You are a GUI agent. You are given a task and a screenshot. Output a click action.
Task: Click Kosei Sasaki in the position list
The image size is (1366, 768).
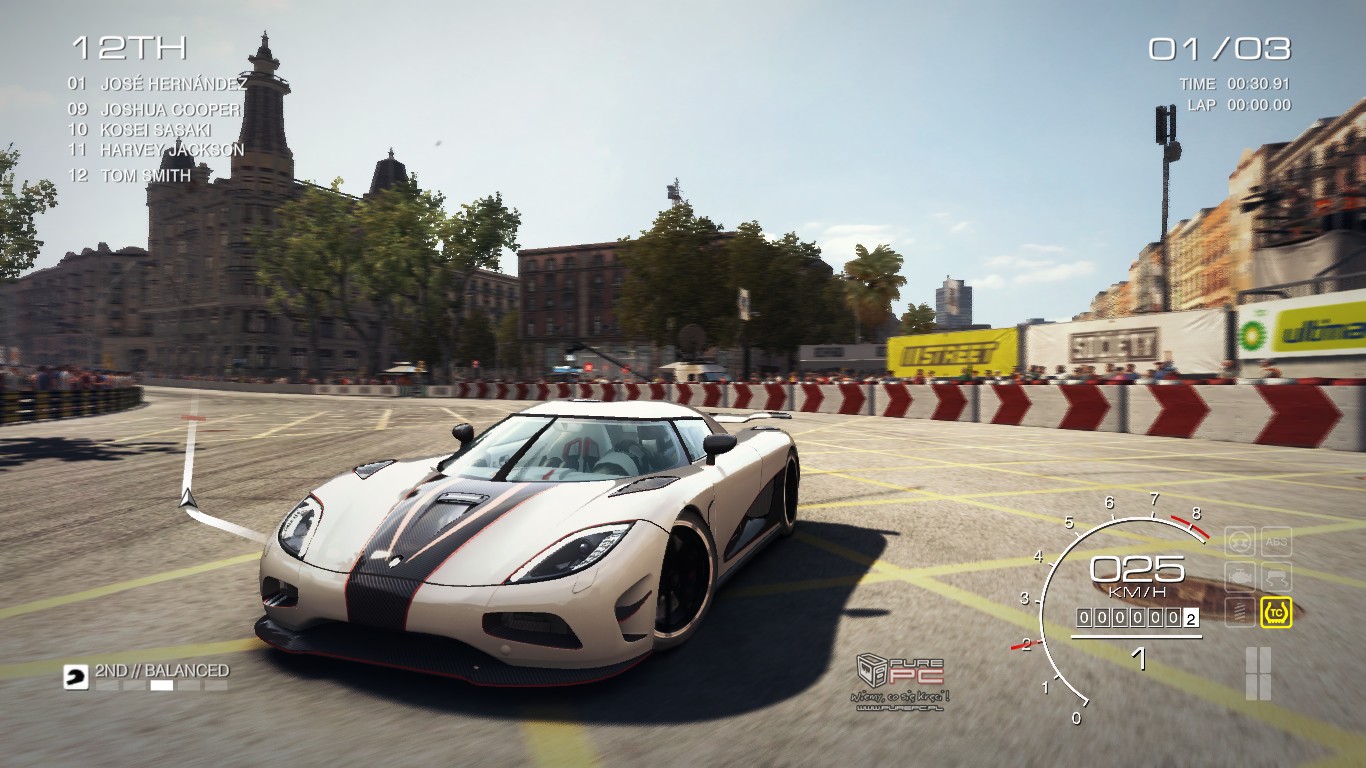157,130
